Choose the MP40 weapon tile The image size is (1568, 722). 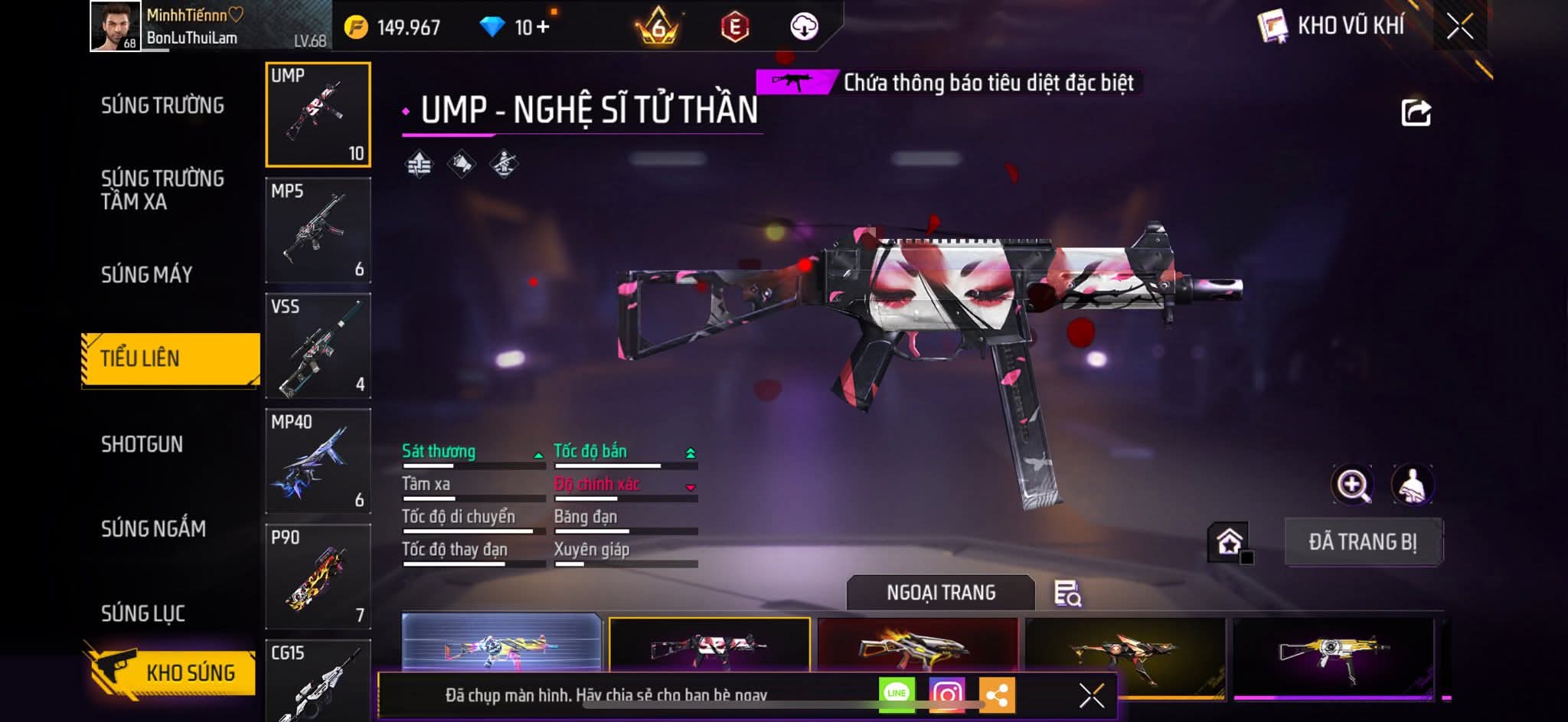coord(318,461)
